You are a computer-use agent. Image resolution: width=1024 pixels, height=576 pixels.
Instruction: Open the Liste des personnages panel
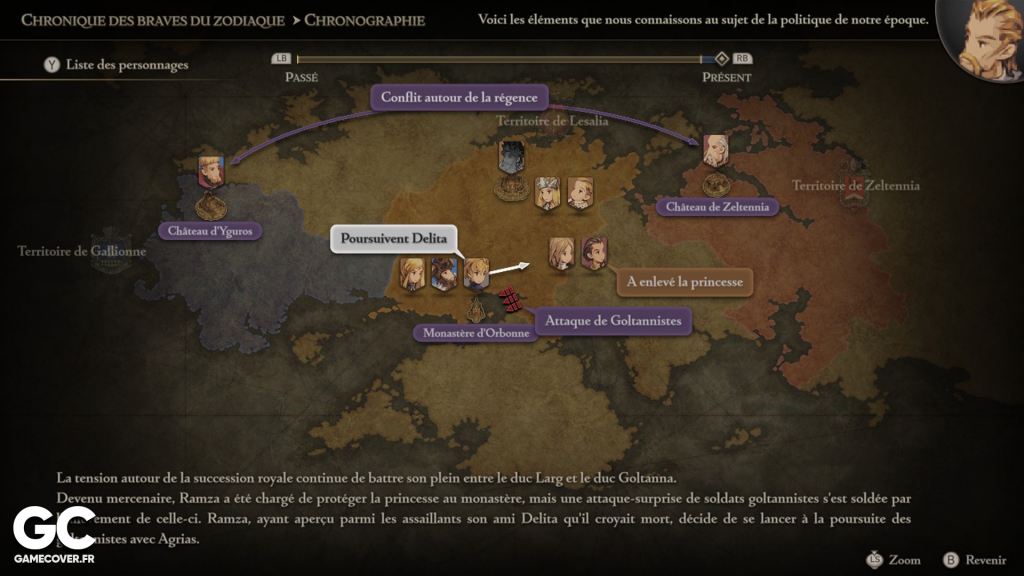pyautogui.click(x=116, y=65)
